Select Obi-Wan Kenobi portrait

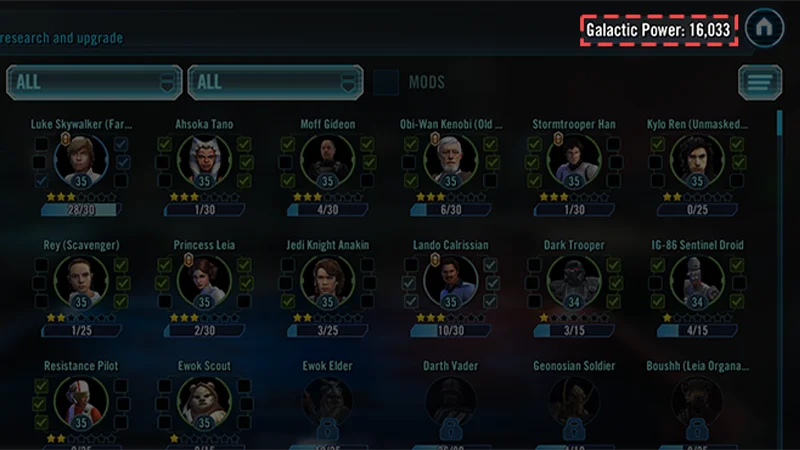click(x=450, y=158)
